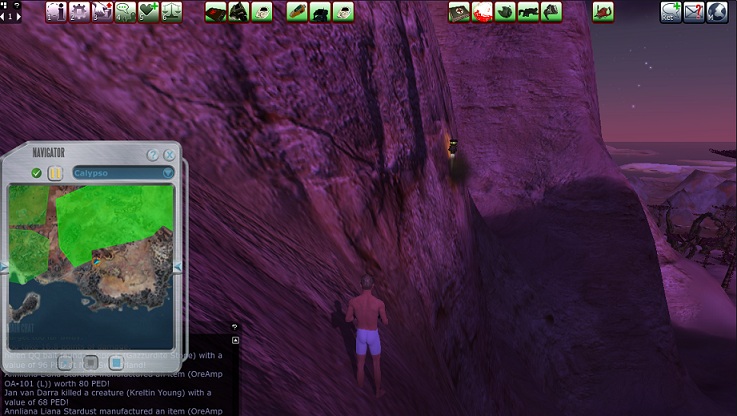
Task: Open the envelope mail icon
Action: pos(694,12)
